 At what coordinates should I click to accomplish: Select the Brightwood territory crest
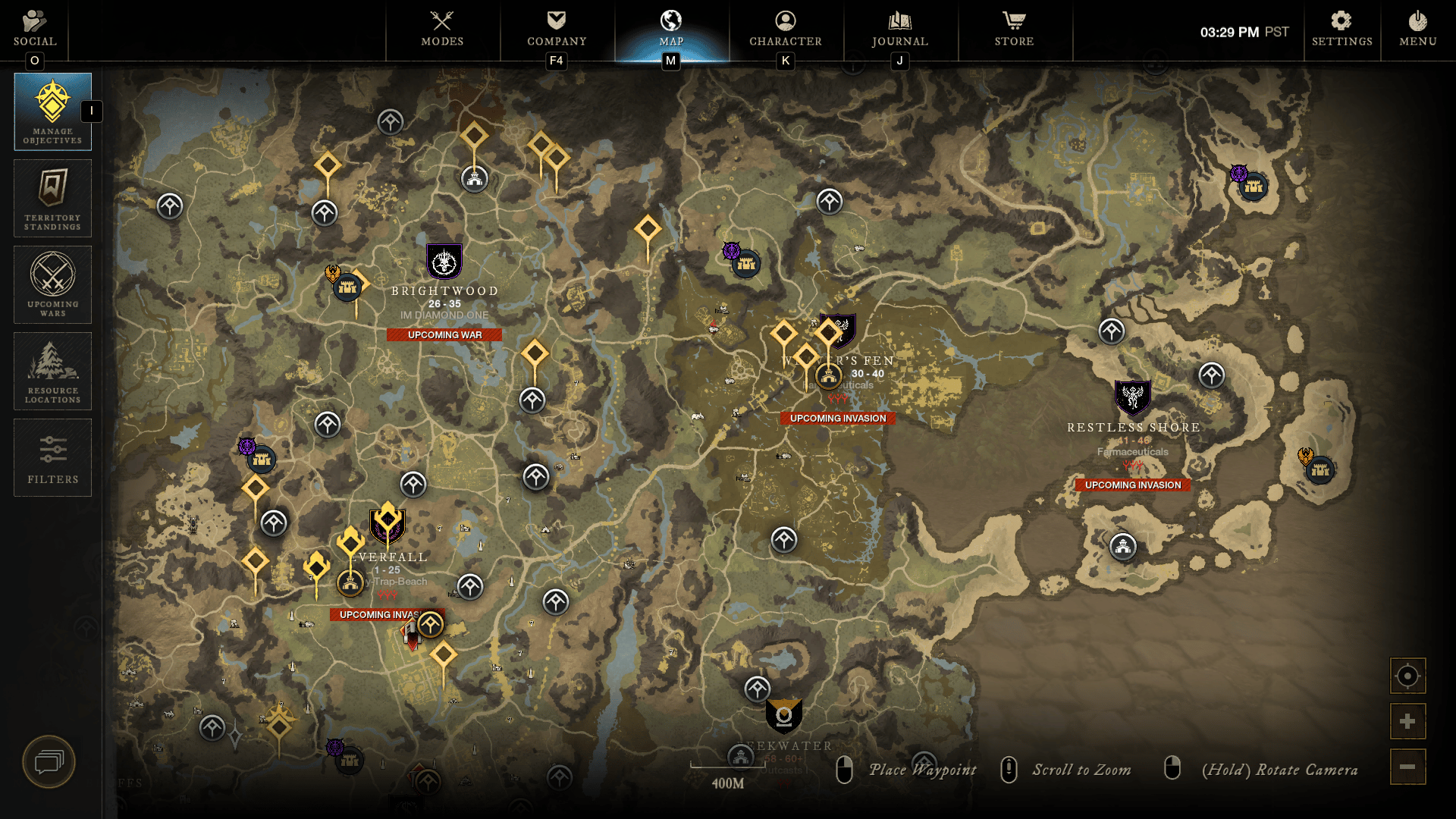(x=444, y=262)
